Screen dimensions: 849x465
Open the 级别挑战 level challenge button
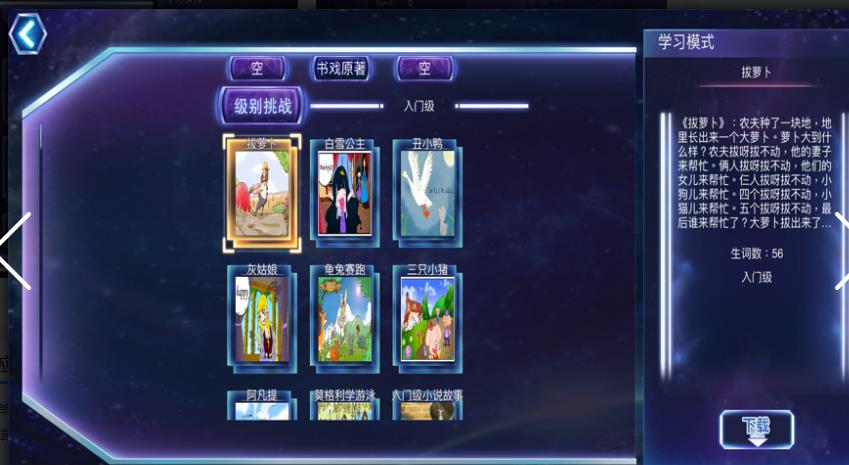pyautogui.click(x=262, y=105)
